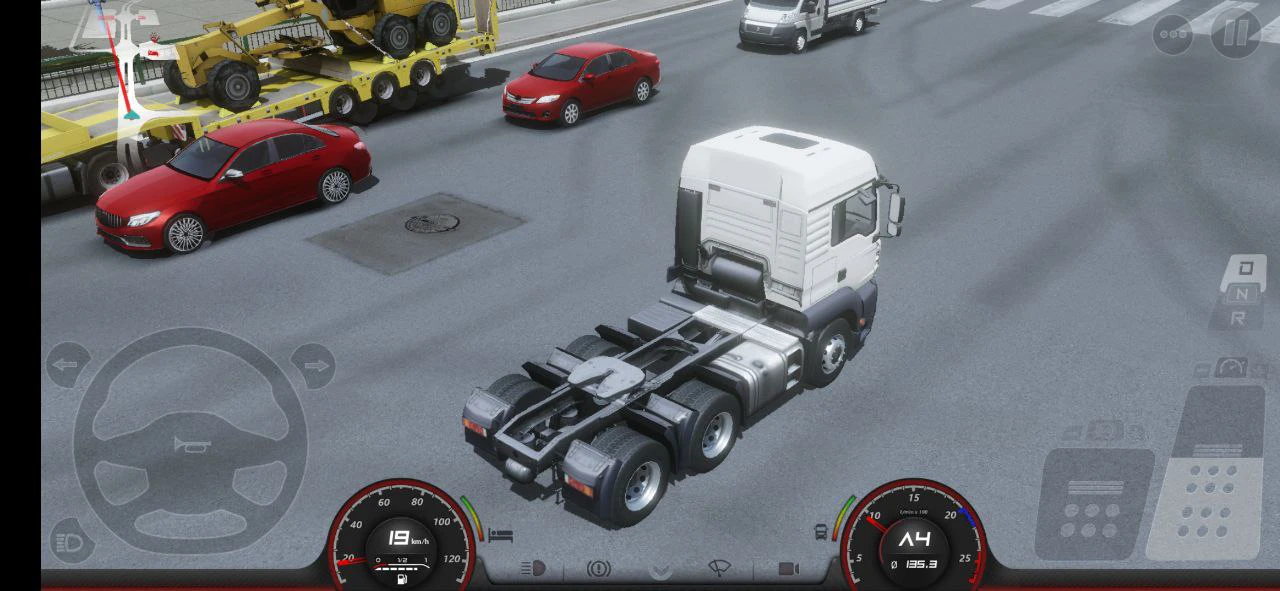Activate the right turn signal arrow

(x=313, y=366)
